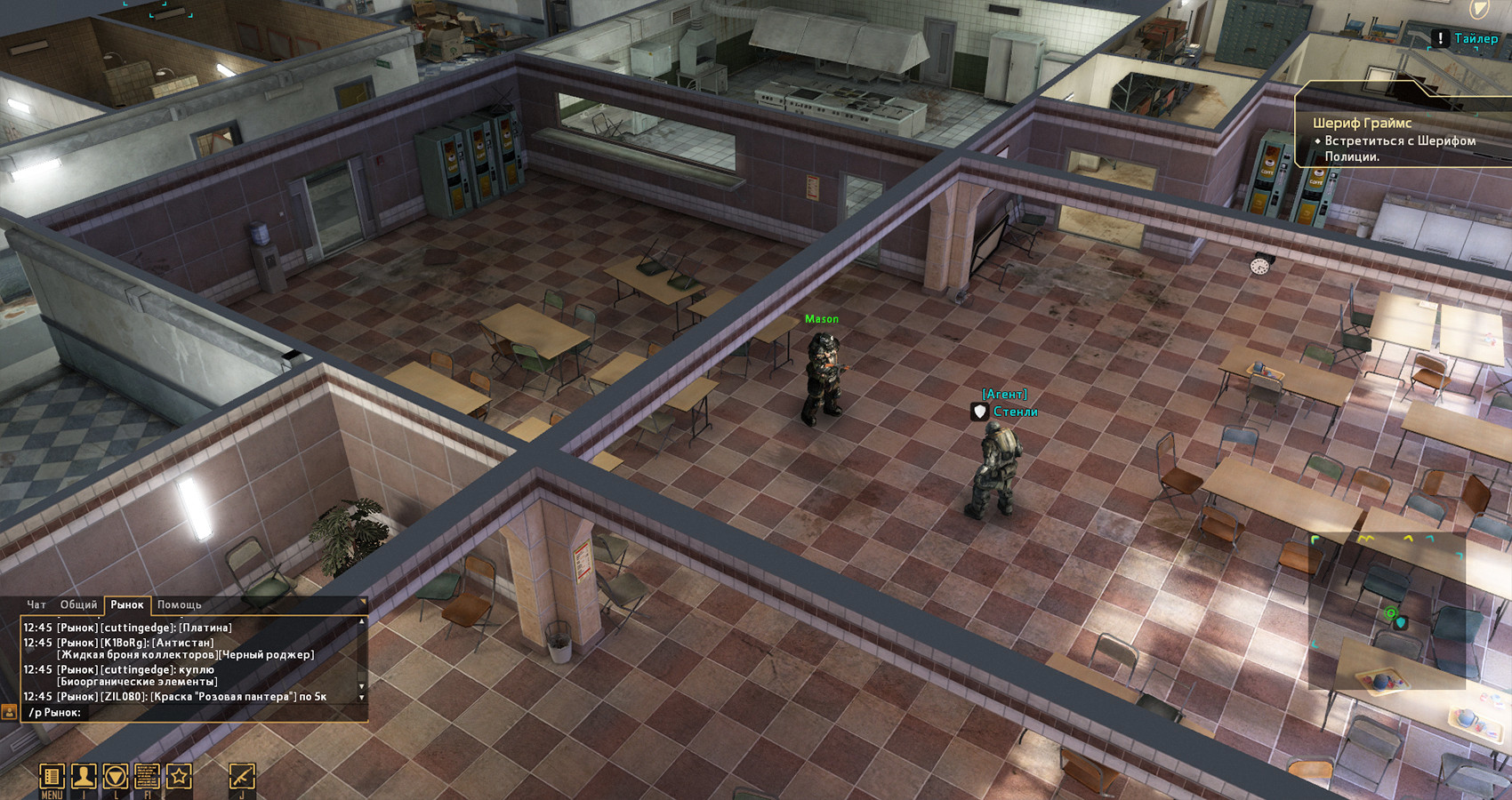Screen dimensions: 1512x800
Task: Click the up arrow on chat scrollbar
Action: [361, 622]
